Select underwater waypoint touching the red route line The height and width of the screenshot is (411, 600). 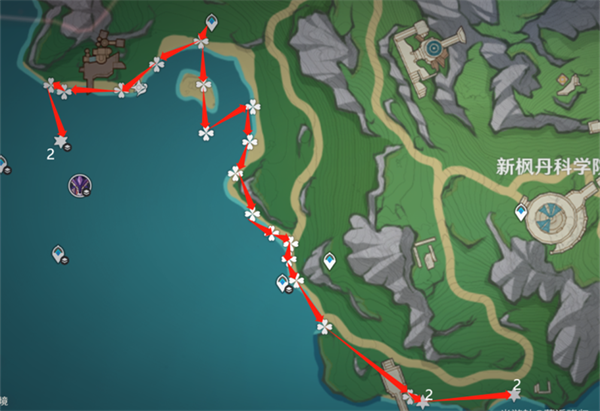(284, 285)
